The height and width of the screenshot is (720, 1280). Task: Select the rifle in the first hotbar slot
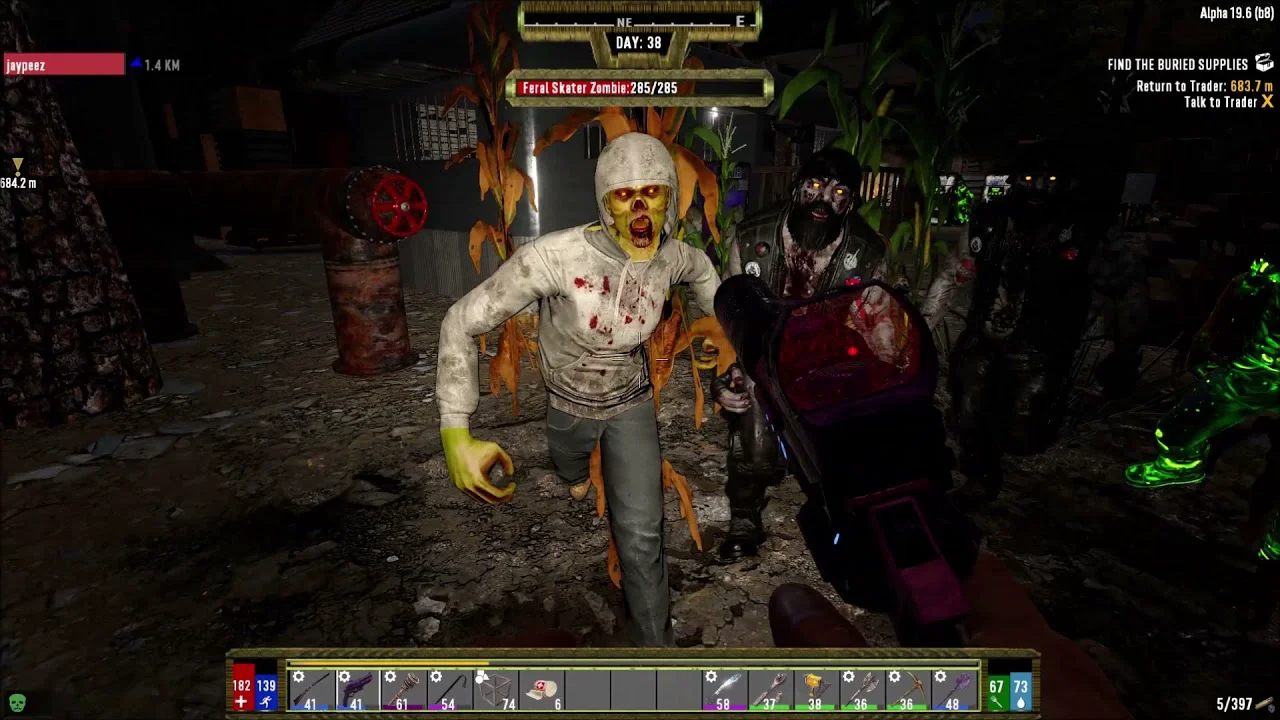pos(310,690)
